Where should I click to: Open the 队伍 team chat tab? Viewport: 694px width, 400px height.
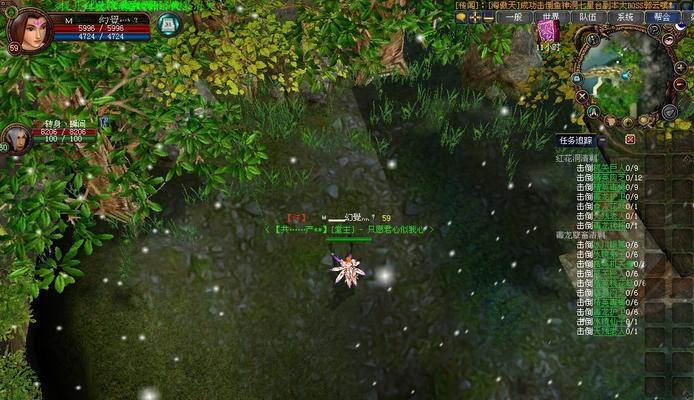point(588,17)
